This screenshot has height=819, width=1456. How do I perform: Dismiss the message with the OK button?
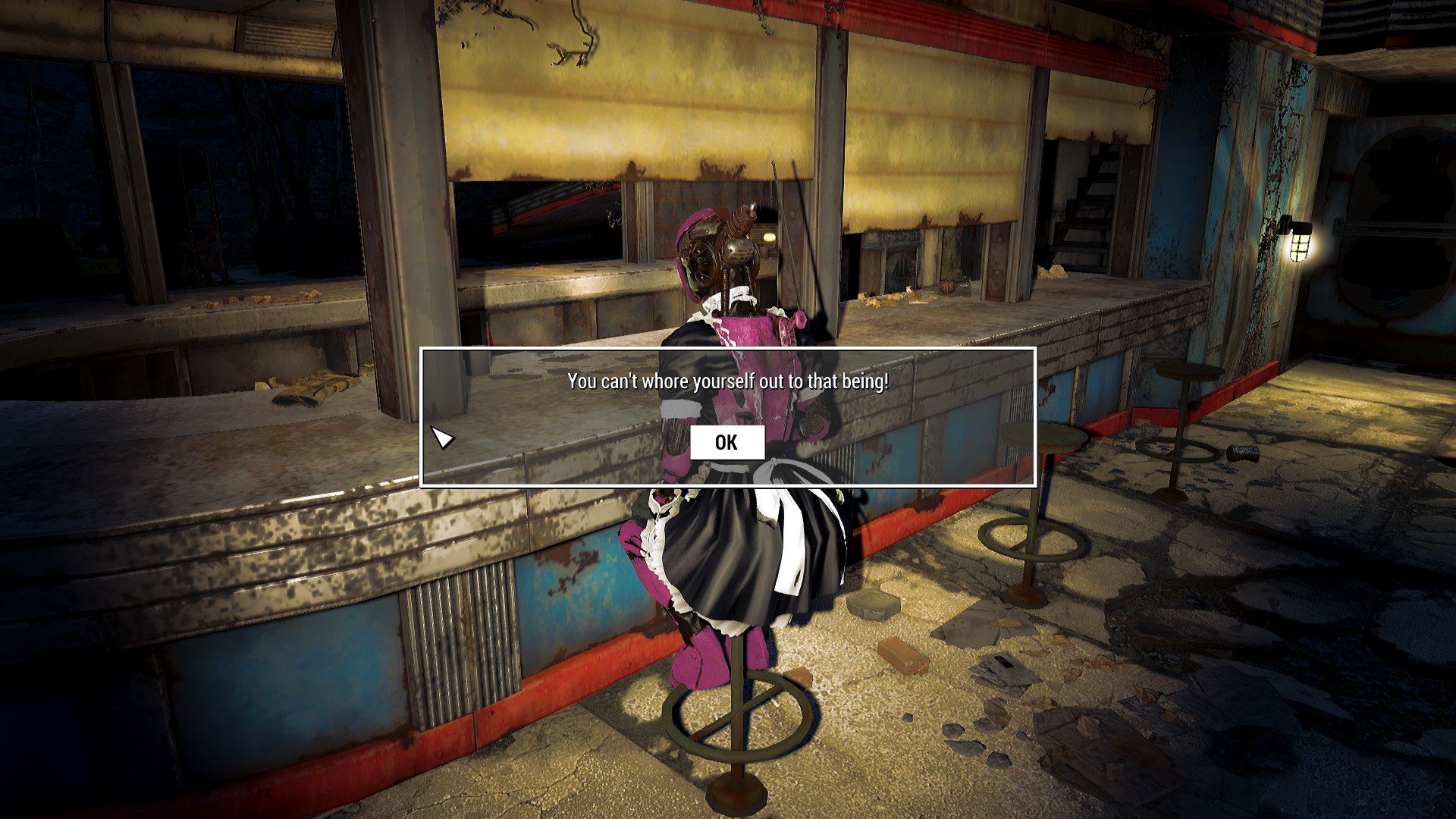[x=726, y=443]
